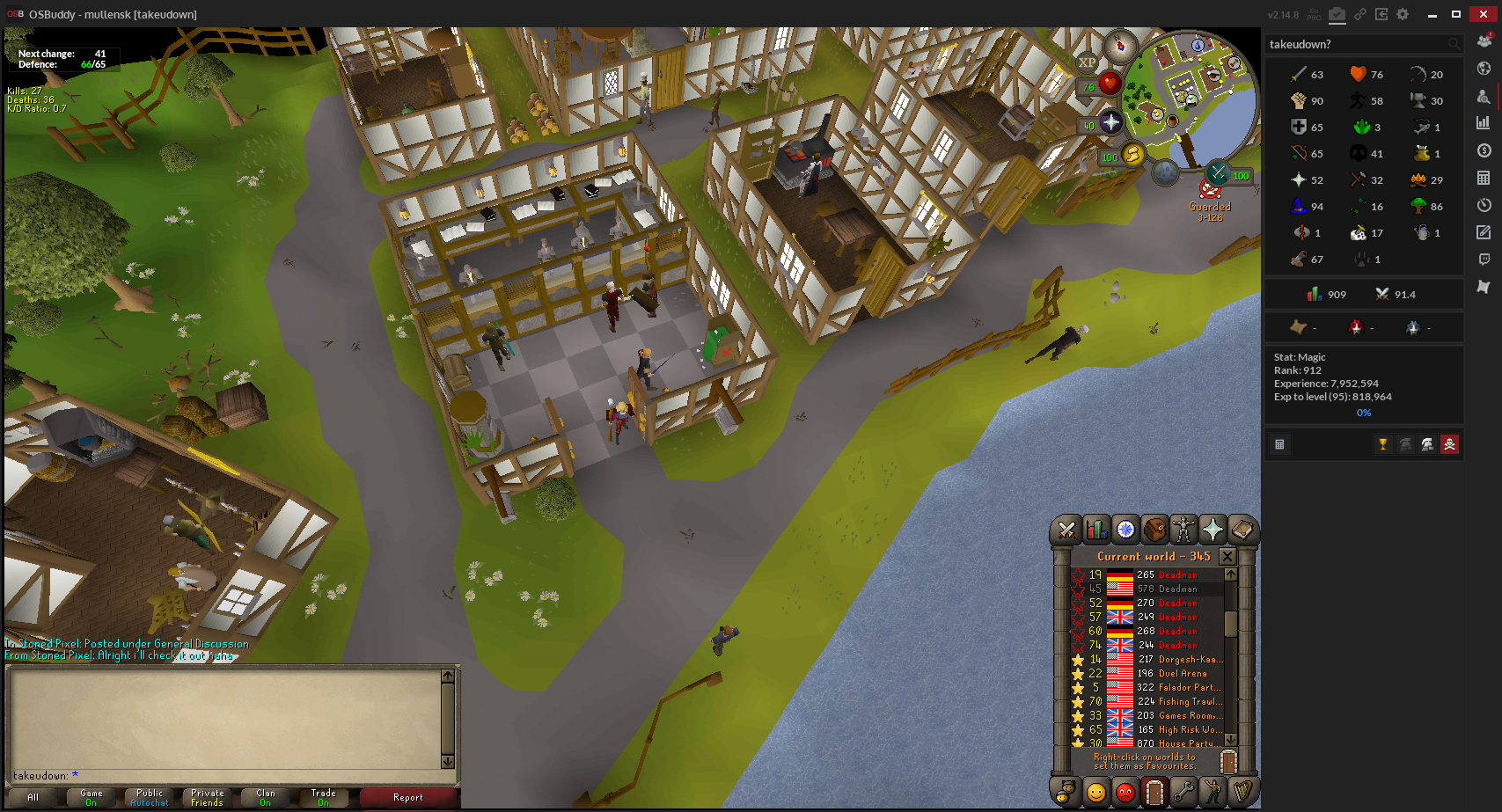Open the Combat Options tab

click(1066, 530)
